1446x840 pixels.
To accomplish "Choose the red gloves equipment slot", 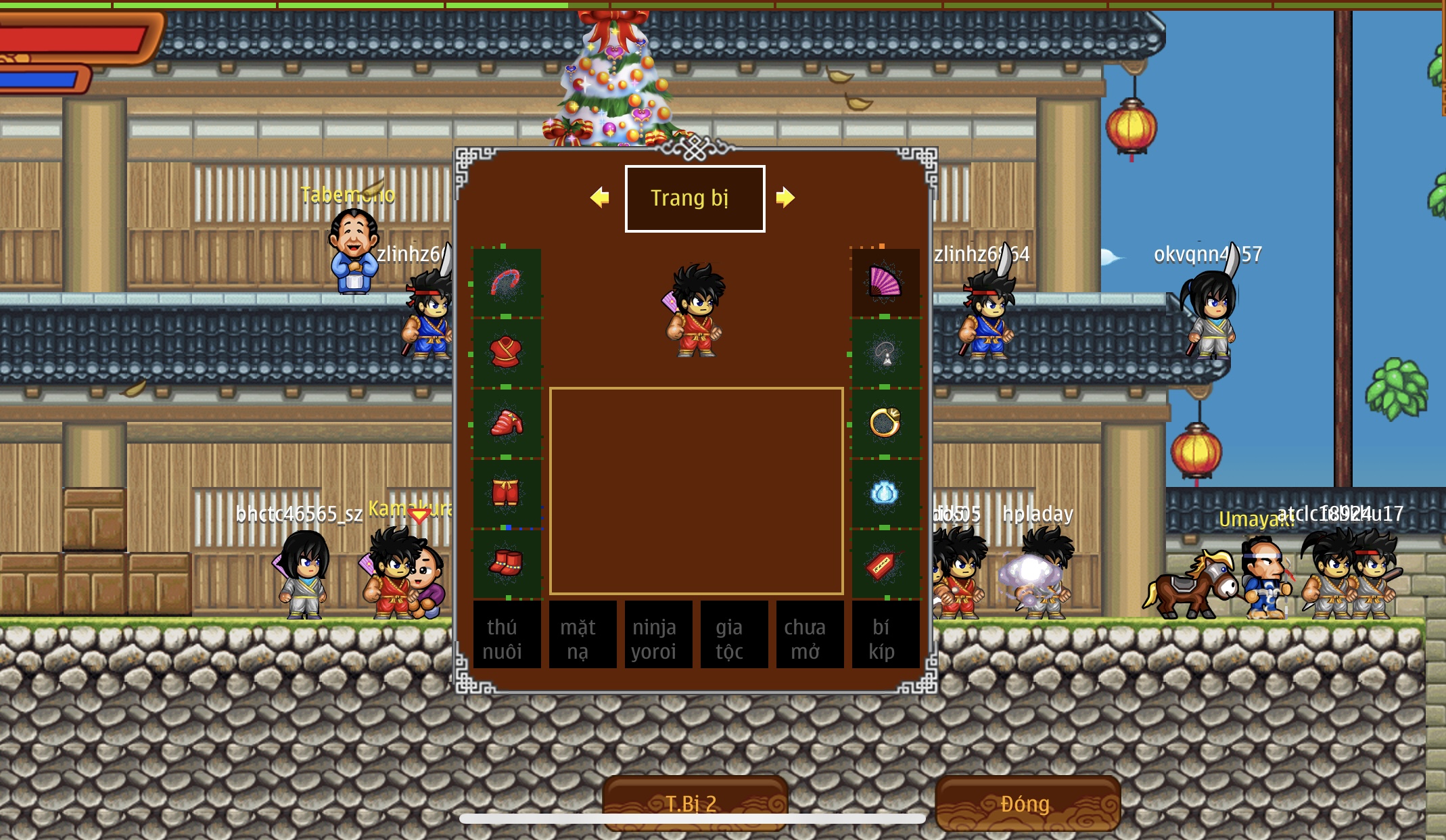I will click(506, 423).
